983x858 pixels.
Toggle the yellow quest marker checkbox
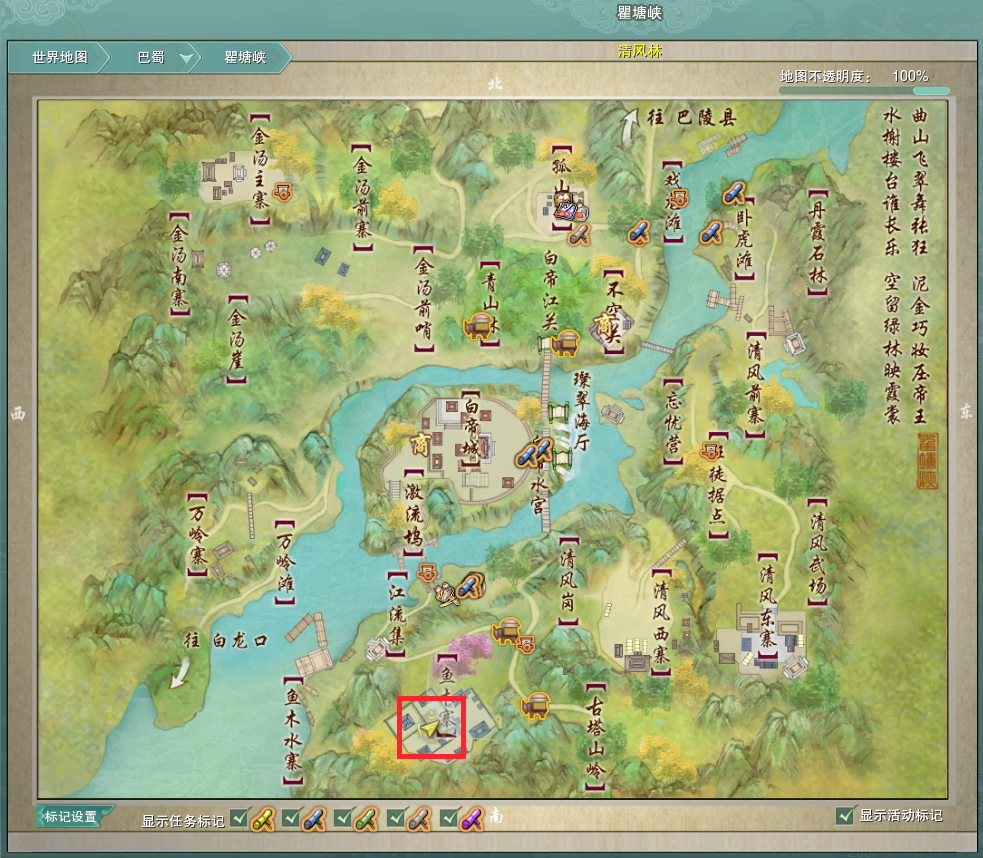(238, 817)
